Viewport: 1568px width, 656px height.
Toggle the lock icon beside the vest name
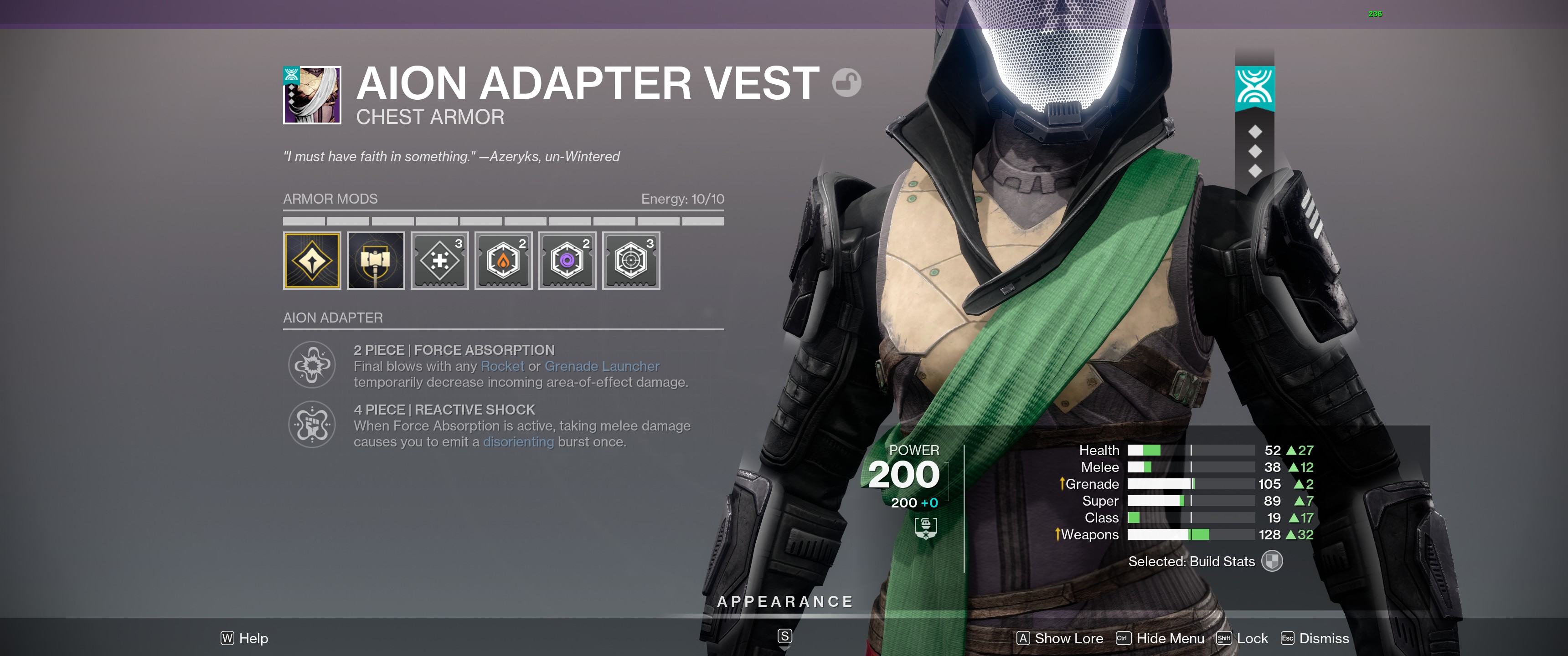tap(847, 82)
